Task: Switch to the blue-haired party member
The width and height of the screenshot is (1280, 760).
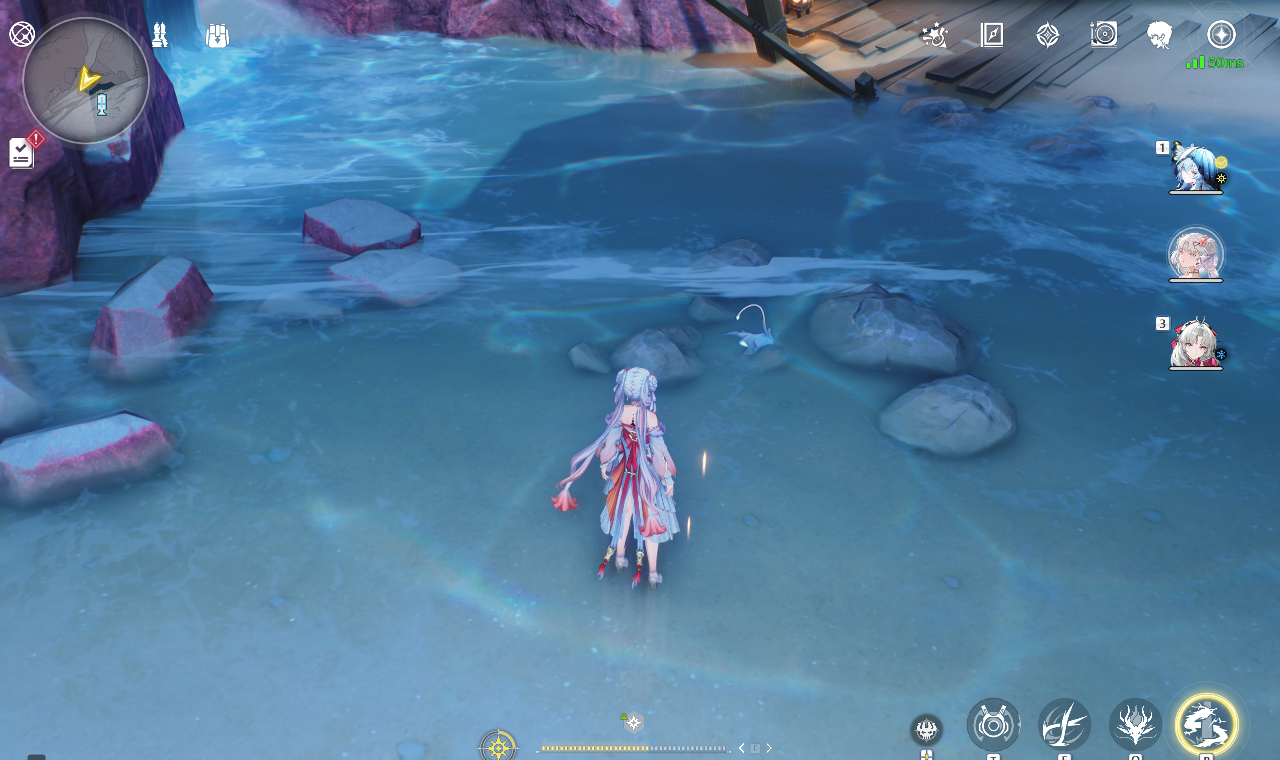Action: pos(1195,168)
